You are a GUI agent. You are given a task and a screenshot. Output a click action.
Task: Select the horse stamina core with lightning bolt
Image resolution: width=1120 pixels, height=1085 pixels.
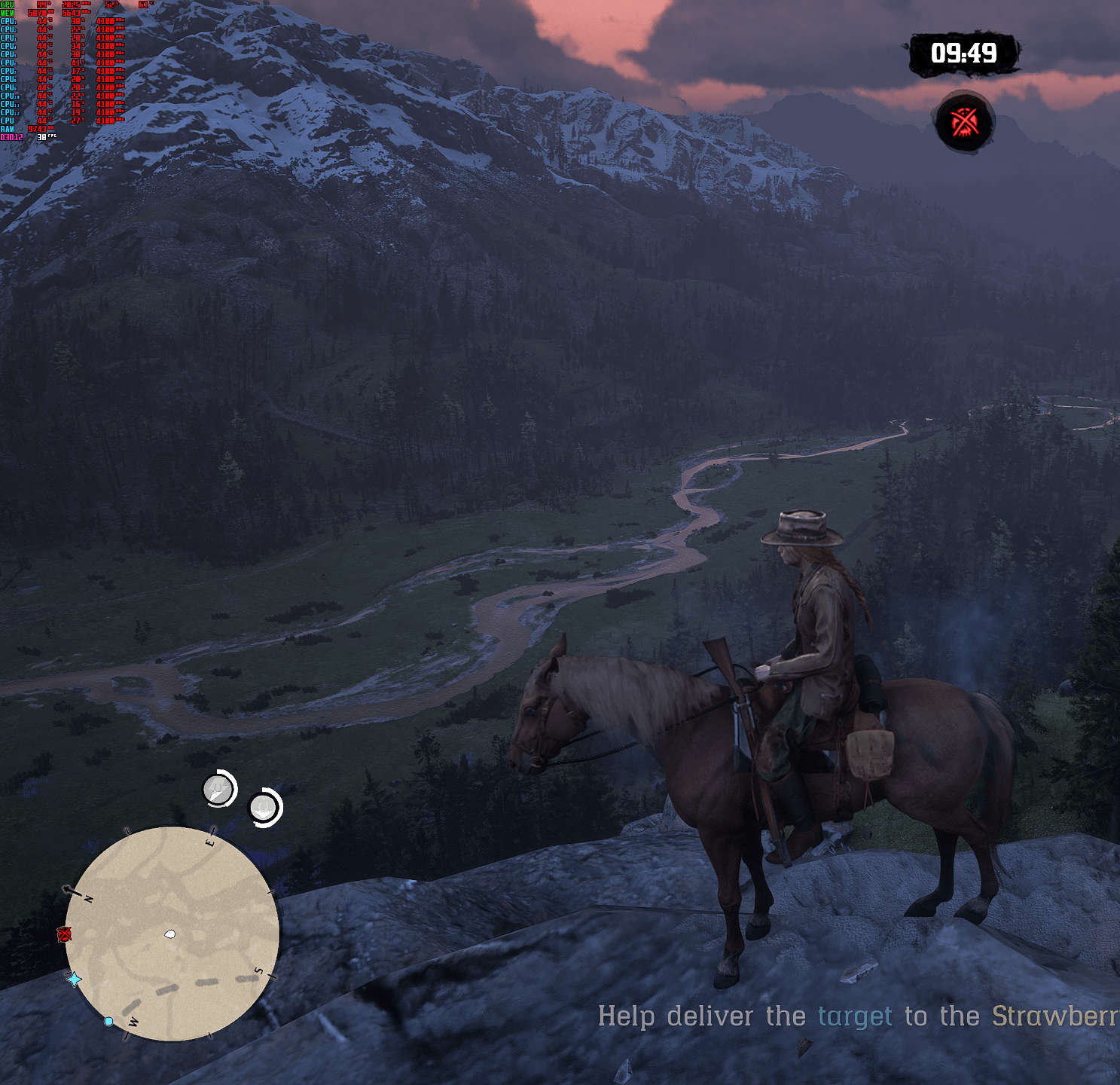(219, 790)
